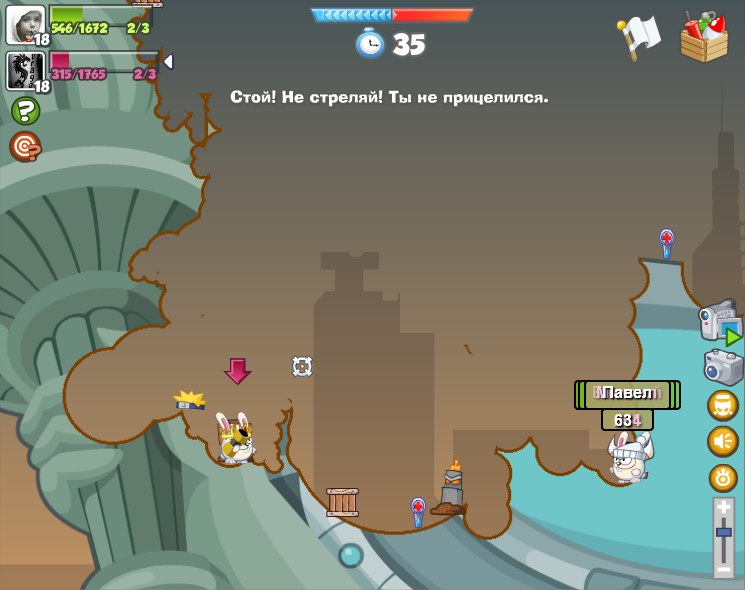The height and width of the screenshot is (590, 745).
Task: Click the orange target hint button
Action: [25, 147]
